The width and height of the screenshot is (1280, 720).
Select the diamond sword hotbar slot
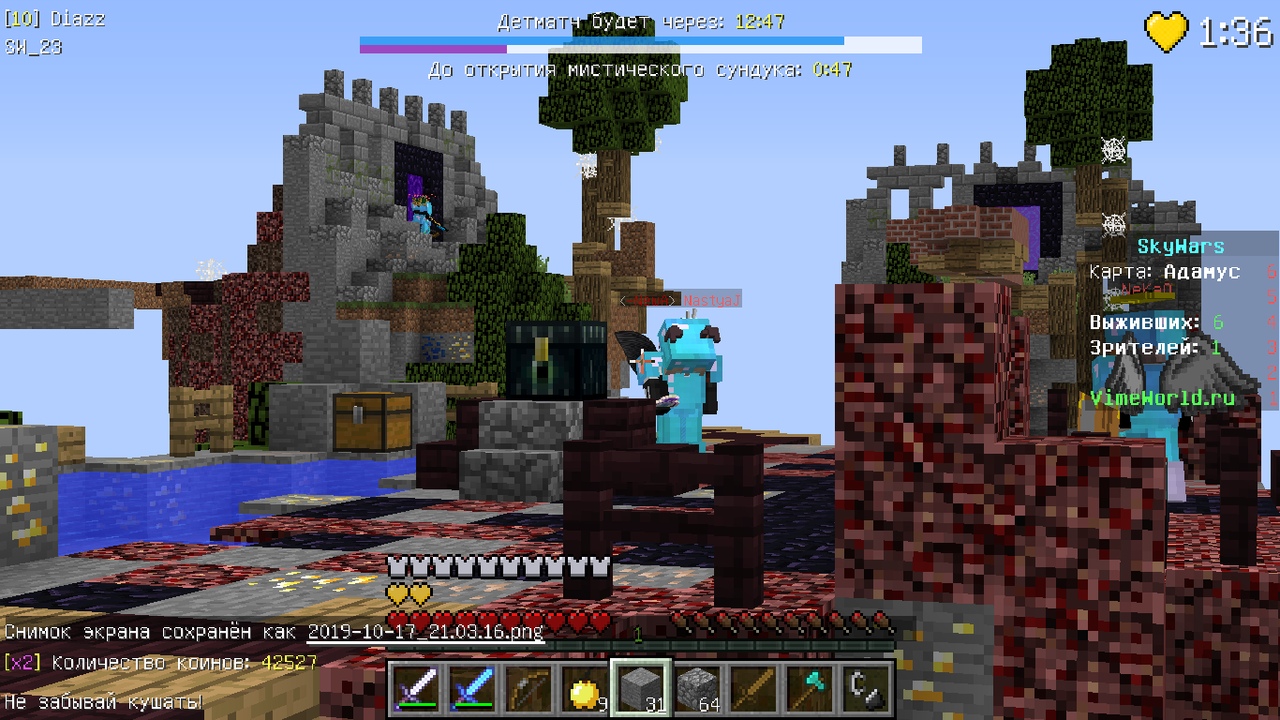[x=470, y=688]
